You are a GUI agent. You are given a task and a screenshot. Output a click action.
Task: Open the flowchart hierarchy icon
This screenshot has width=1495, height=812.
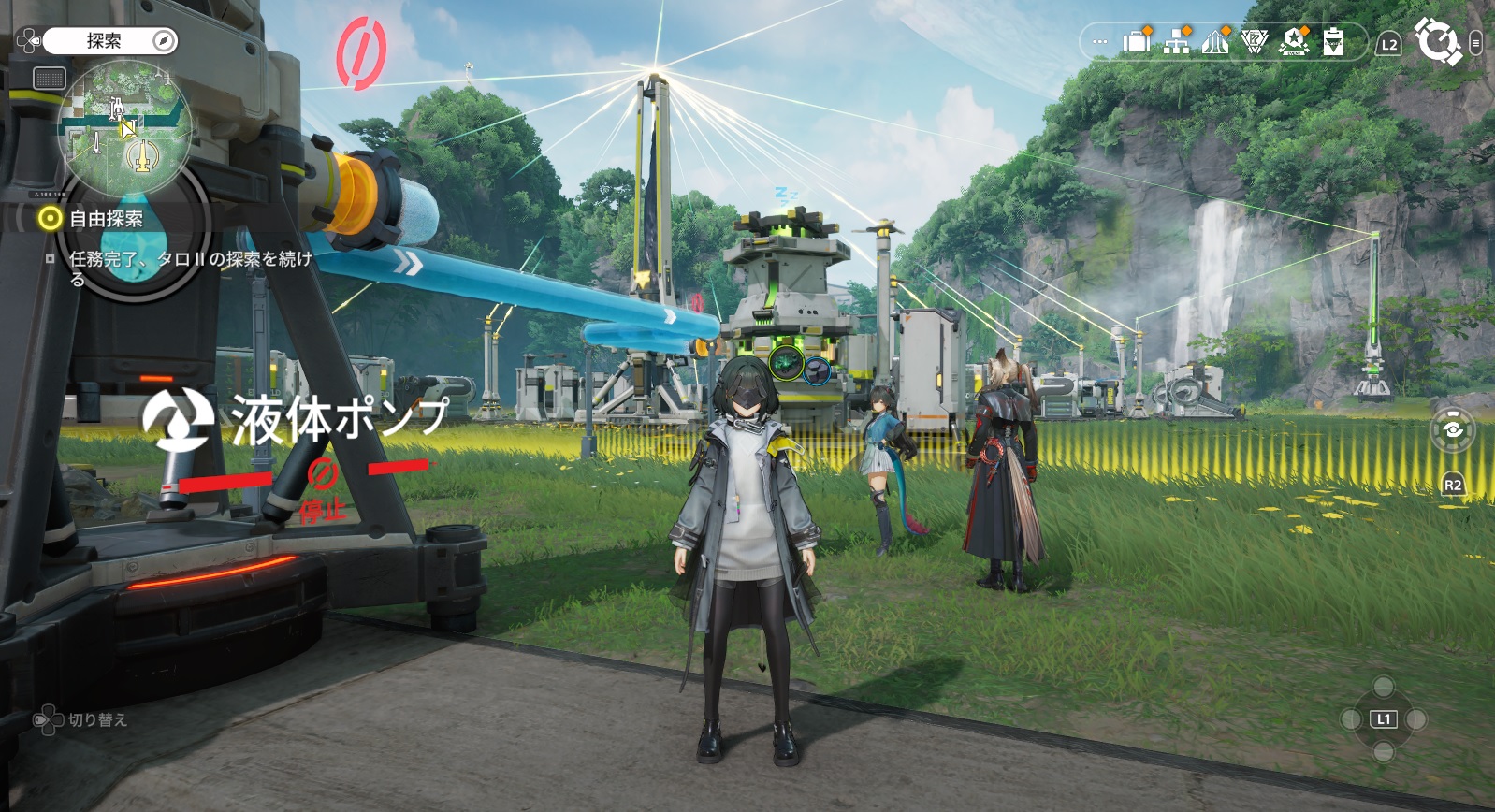click(1176, 41)
